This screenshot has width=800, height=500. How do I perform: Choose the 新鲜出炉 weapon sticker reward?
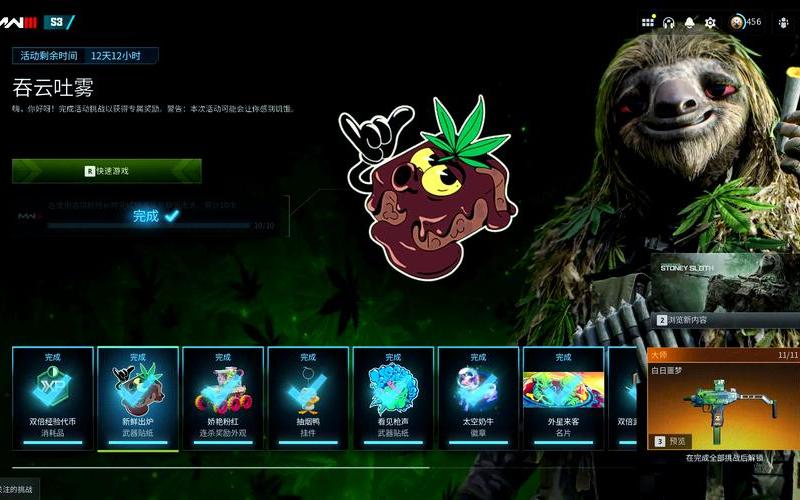138,398
